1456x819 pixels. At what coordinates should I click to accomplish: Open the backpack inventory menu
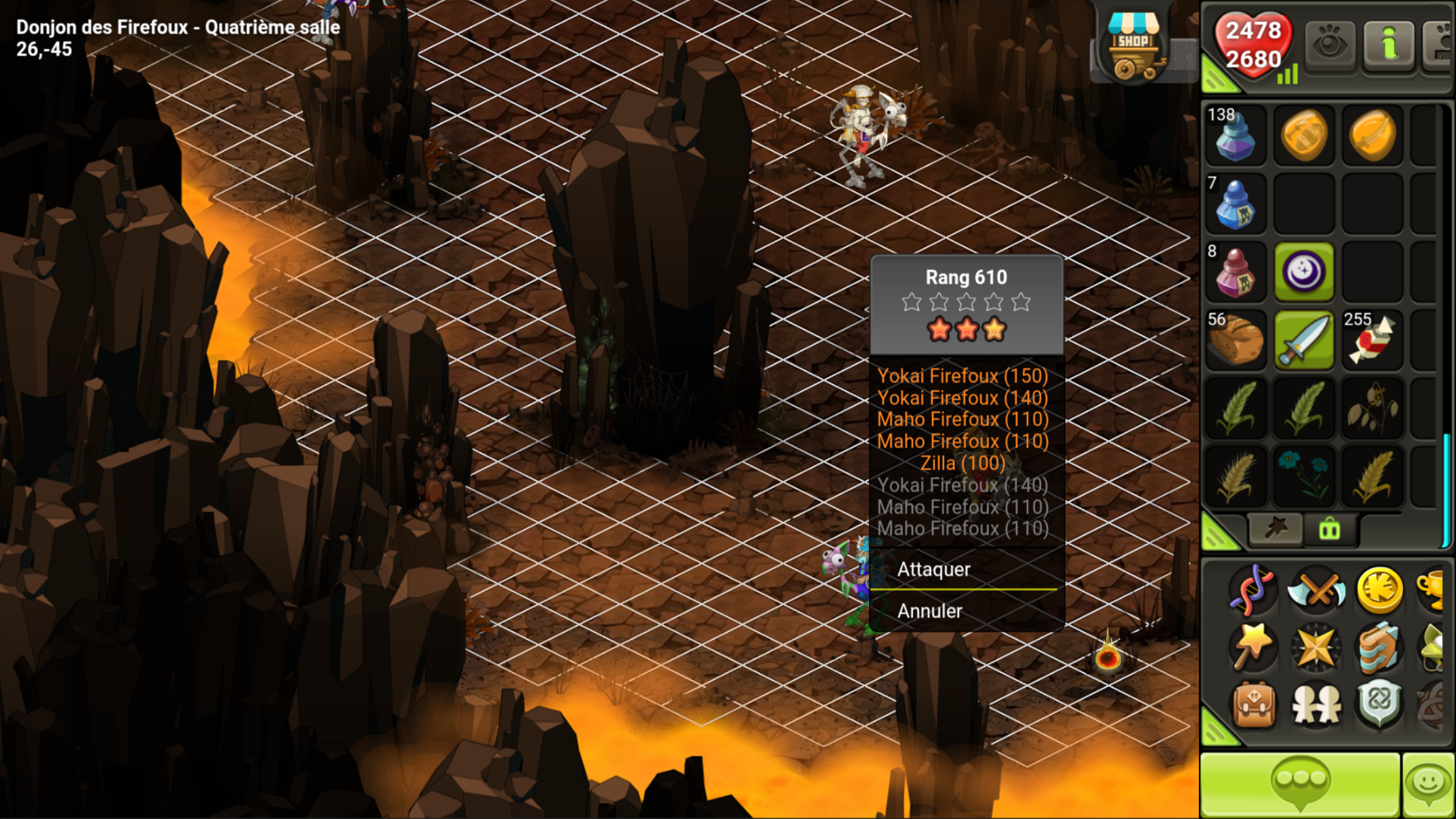[x=1254, y=704]
